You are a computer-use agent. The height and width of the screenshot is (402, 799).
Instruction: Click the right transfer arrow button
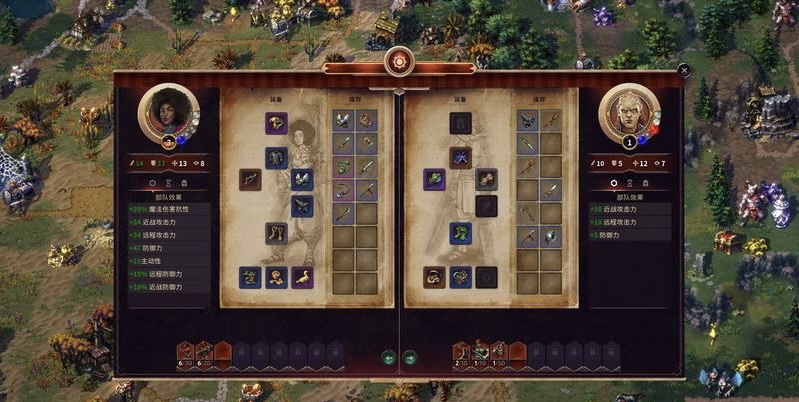tap(410, 357)
